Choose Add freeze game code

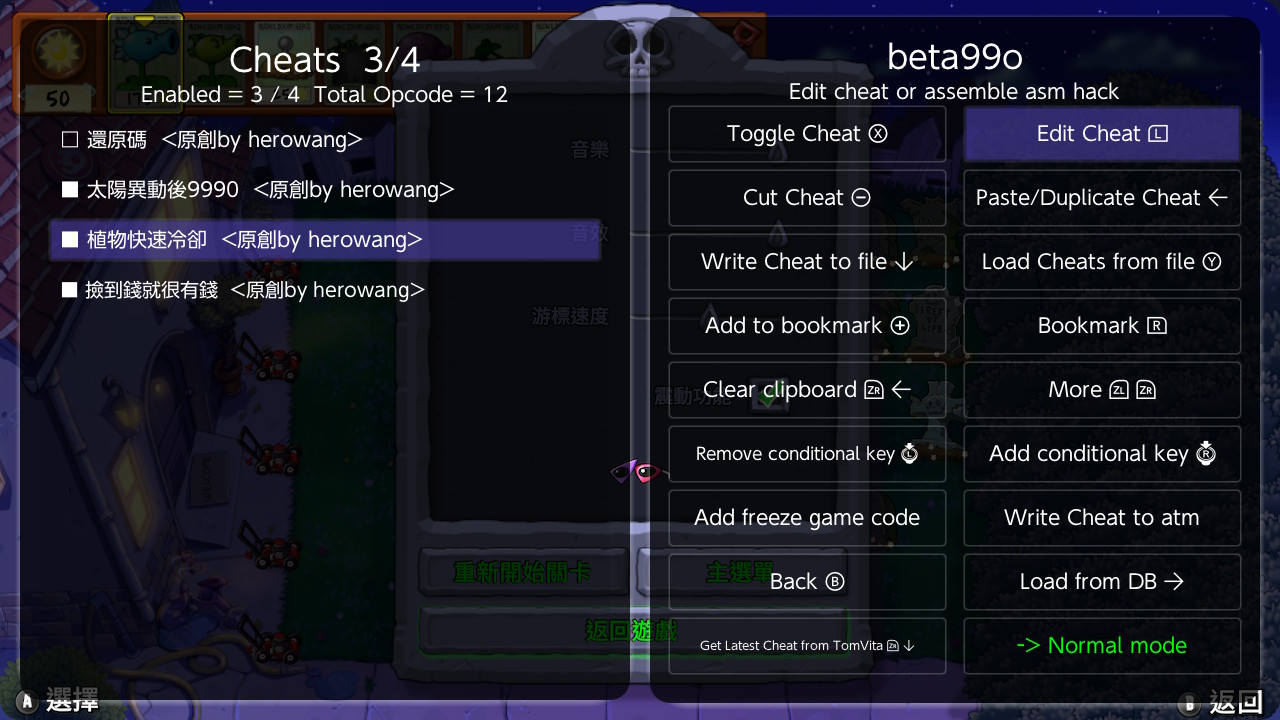click(x=807, y=518)
